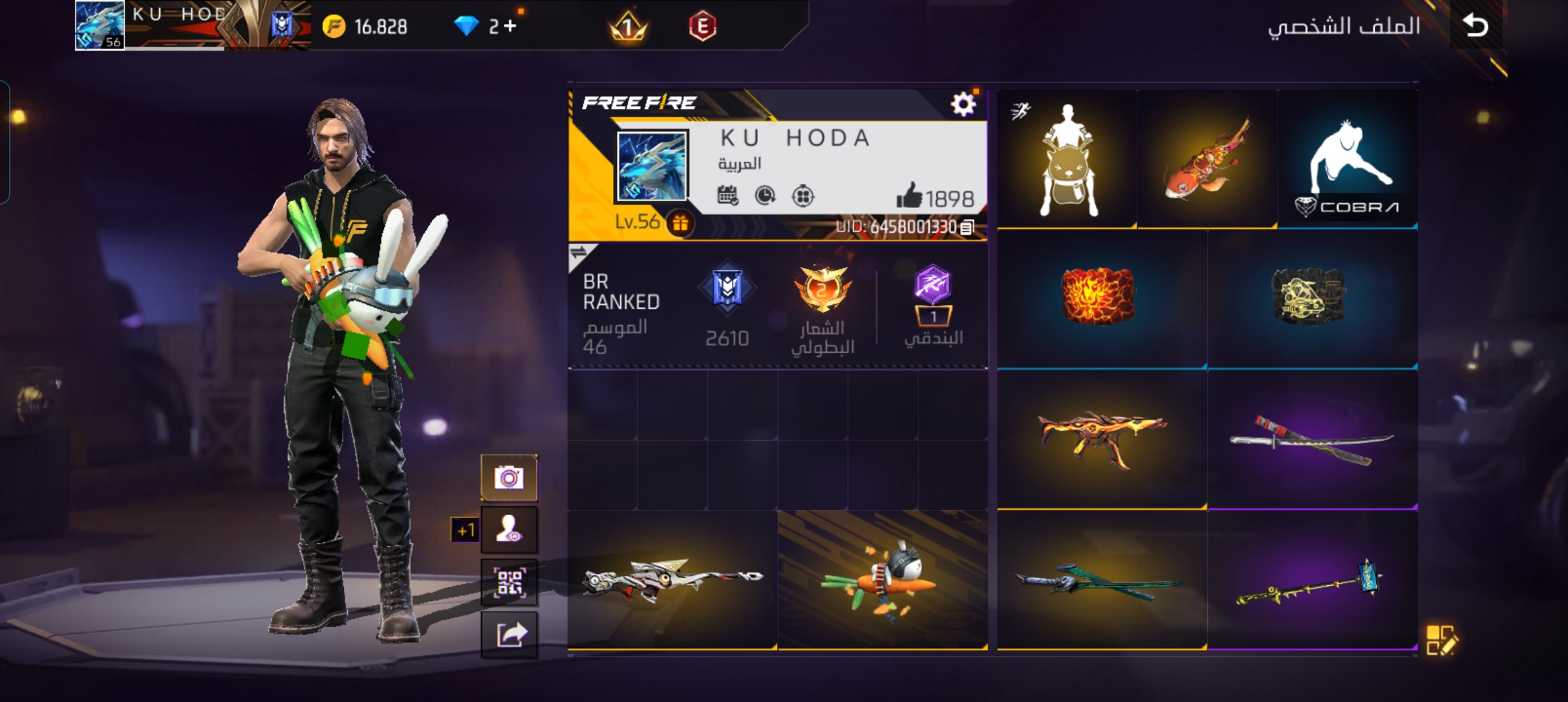Select the Cobra emote tile

(1347, 160)
